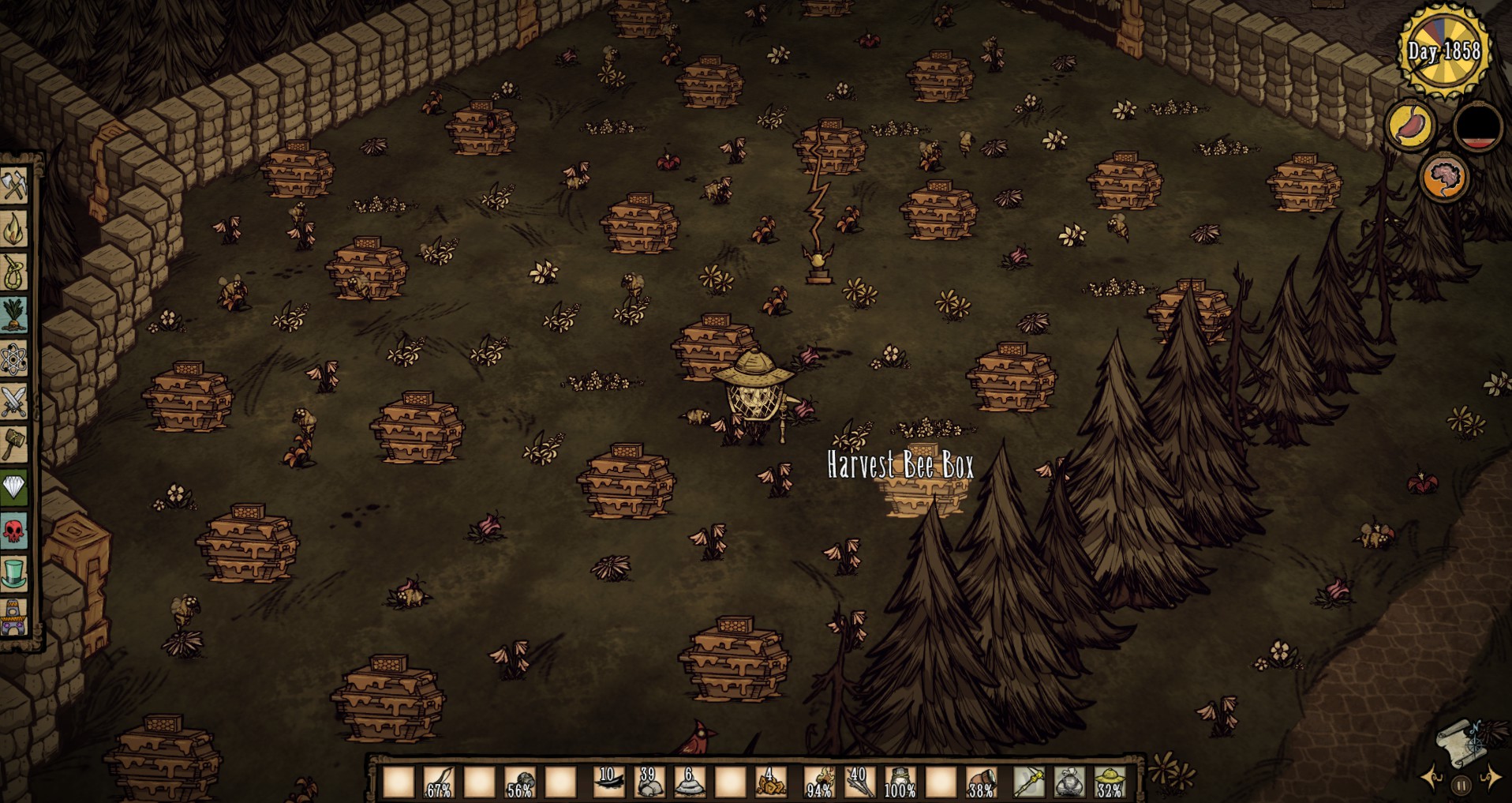
Task: Choose the stack of 40 twigs
Action: click(859, 782)
